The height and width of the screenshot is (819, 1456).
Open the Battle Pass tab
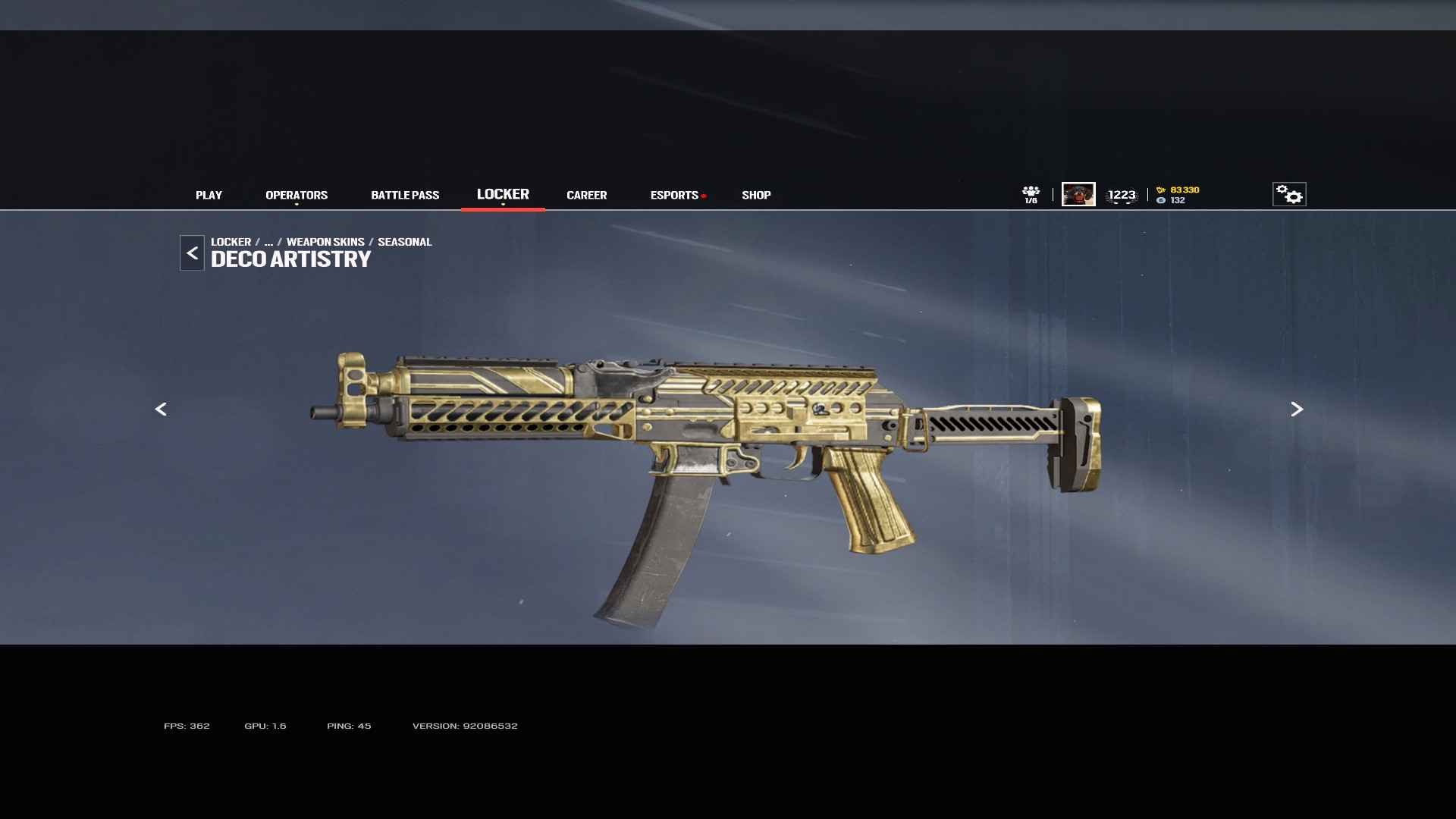(x=405, y=195)
